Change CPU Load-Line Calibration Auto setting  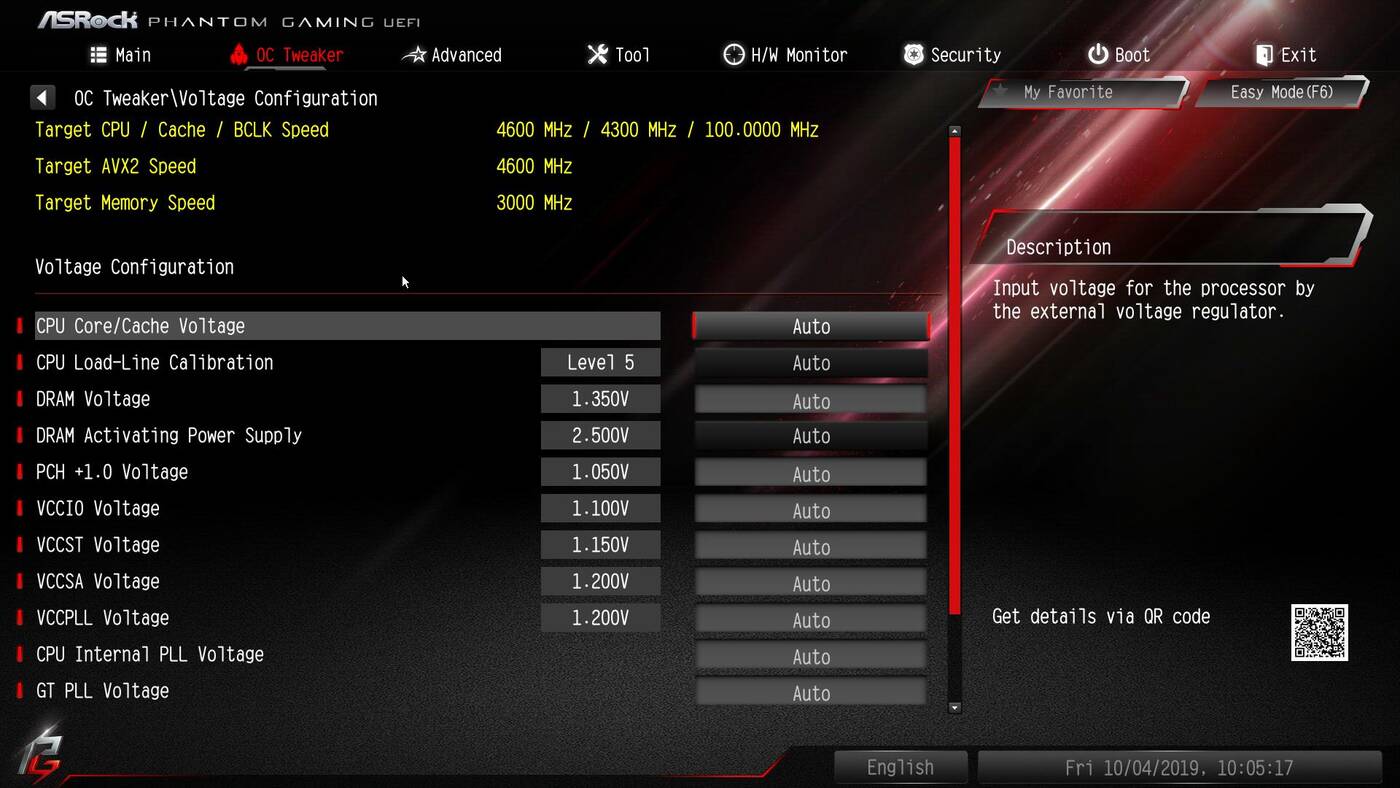point(811,363)
